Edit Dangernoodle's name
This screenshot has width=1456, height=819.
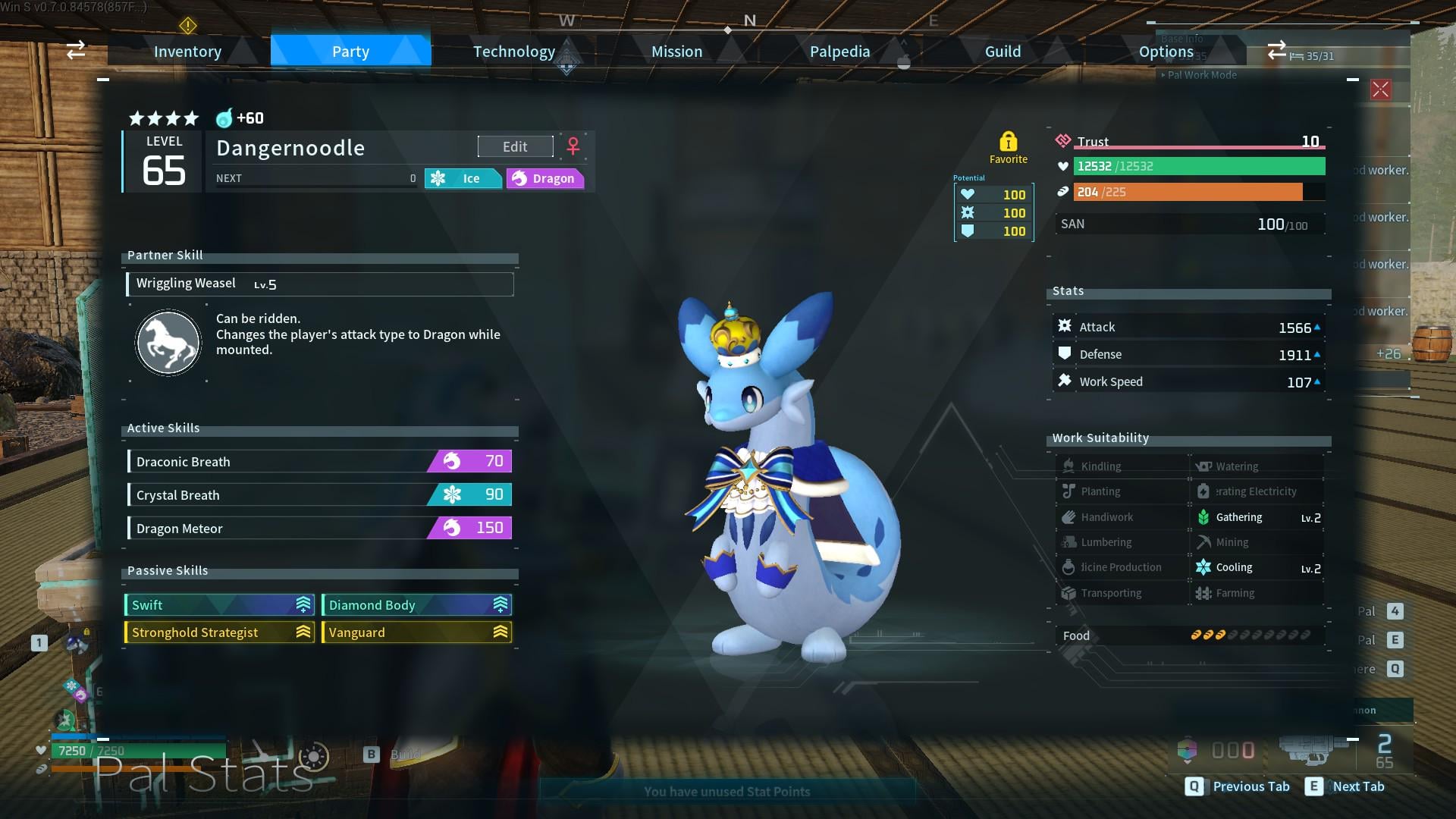tap(515, 146)
